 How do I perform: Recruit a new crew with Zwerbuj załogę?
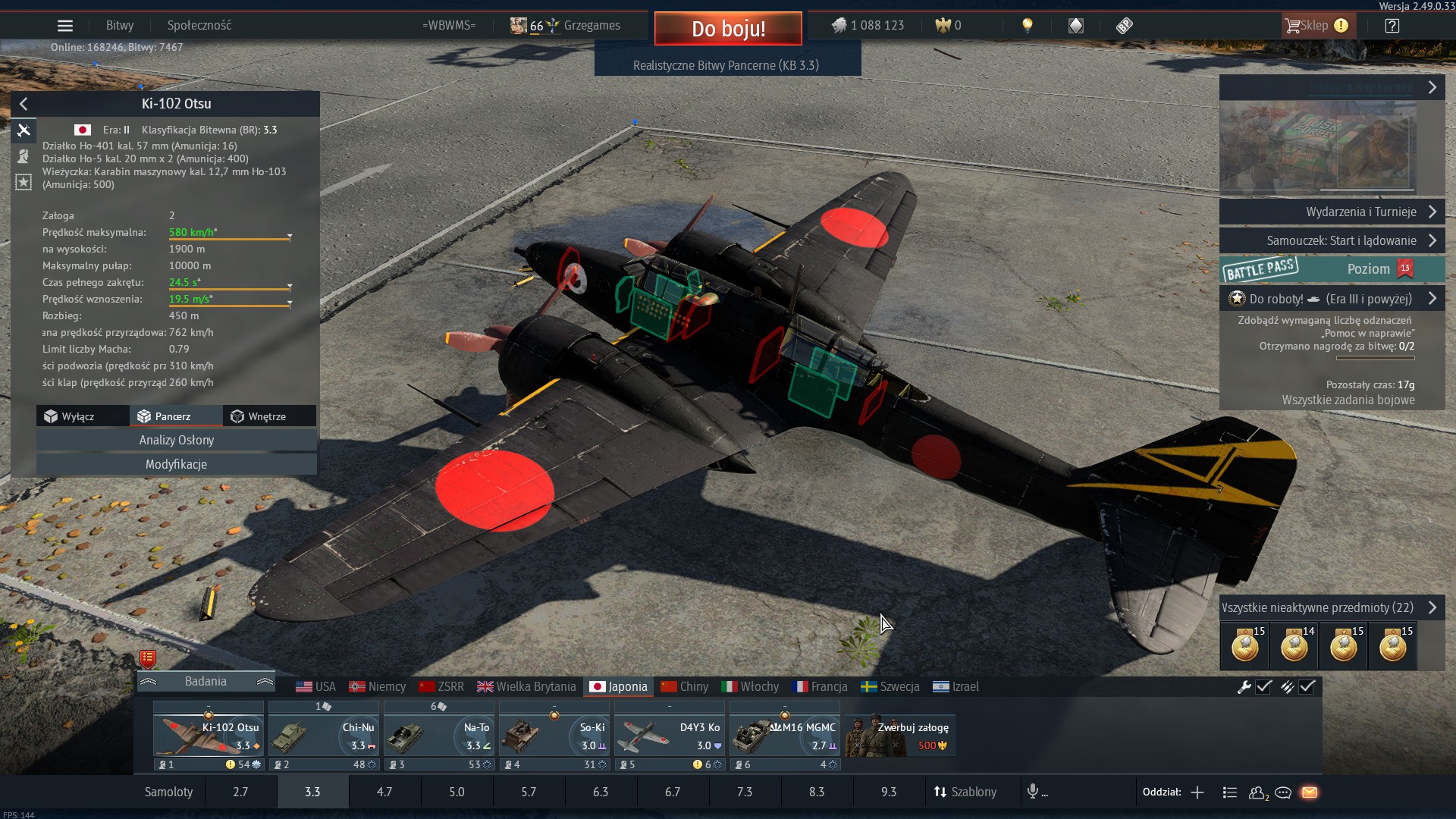[x=901, y=736]
